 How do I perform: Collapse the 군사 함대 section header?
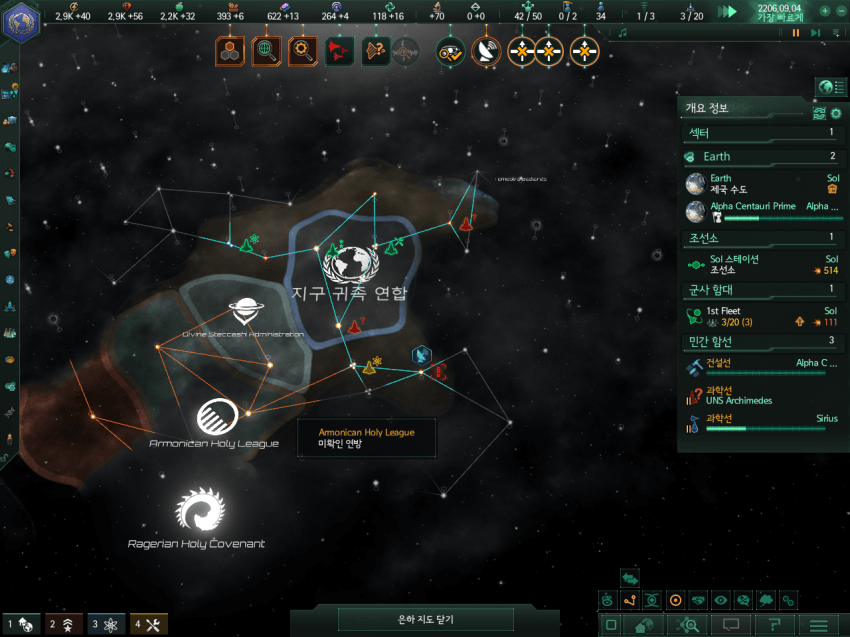(x=762, y=290)
